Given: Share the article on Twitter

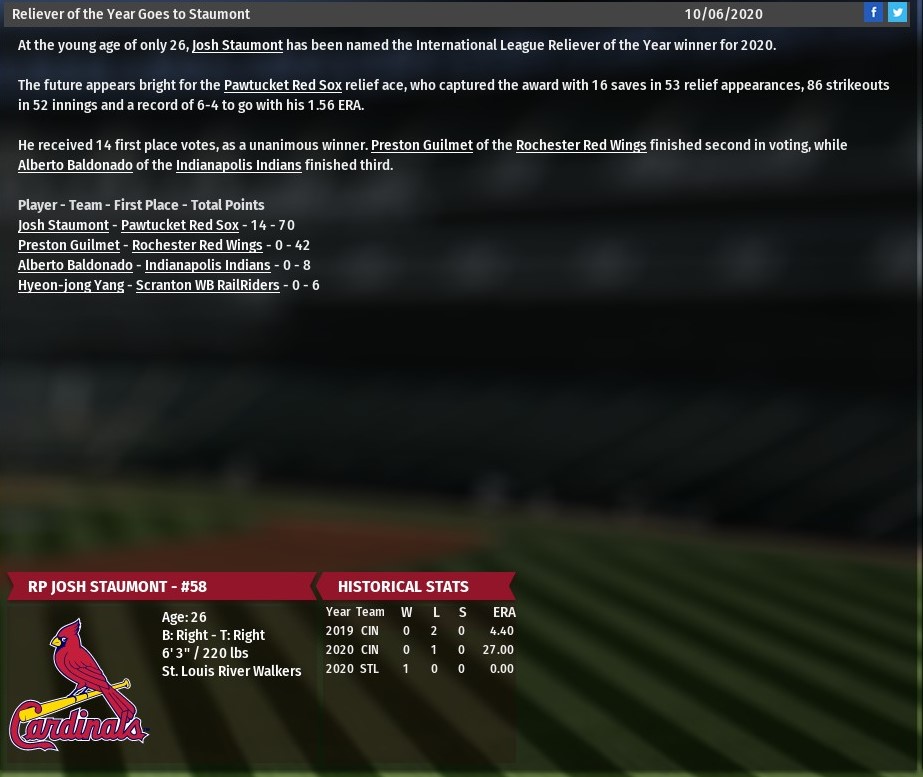Looking at the screenshot, I should pos(897,12).
